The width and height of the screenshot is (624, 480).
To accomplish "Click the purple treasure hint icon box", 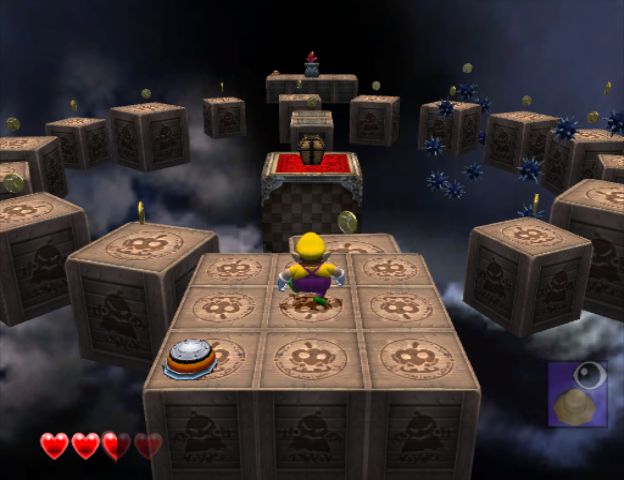I will pos(577,394).
